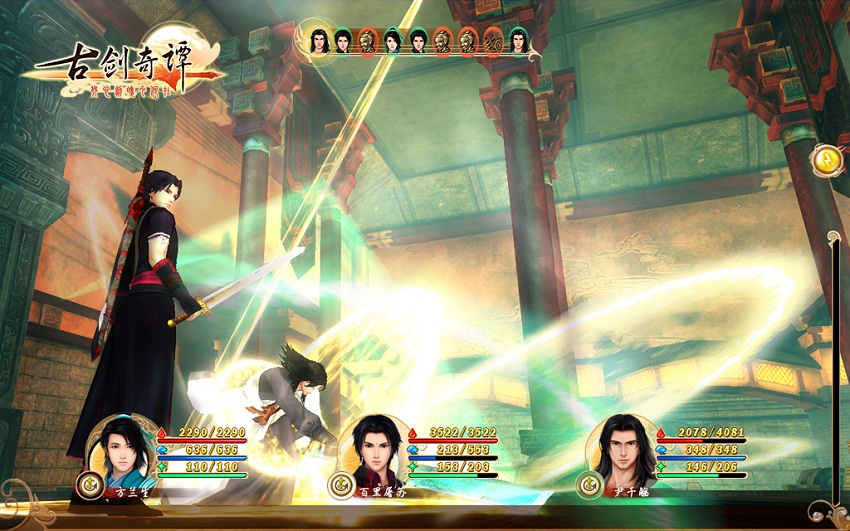Image resolution: width=850 pixels, height=531 pixels.
Task: Select the glowing active portrait in turn order
Action: tap(320, 42)
